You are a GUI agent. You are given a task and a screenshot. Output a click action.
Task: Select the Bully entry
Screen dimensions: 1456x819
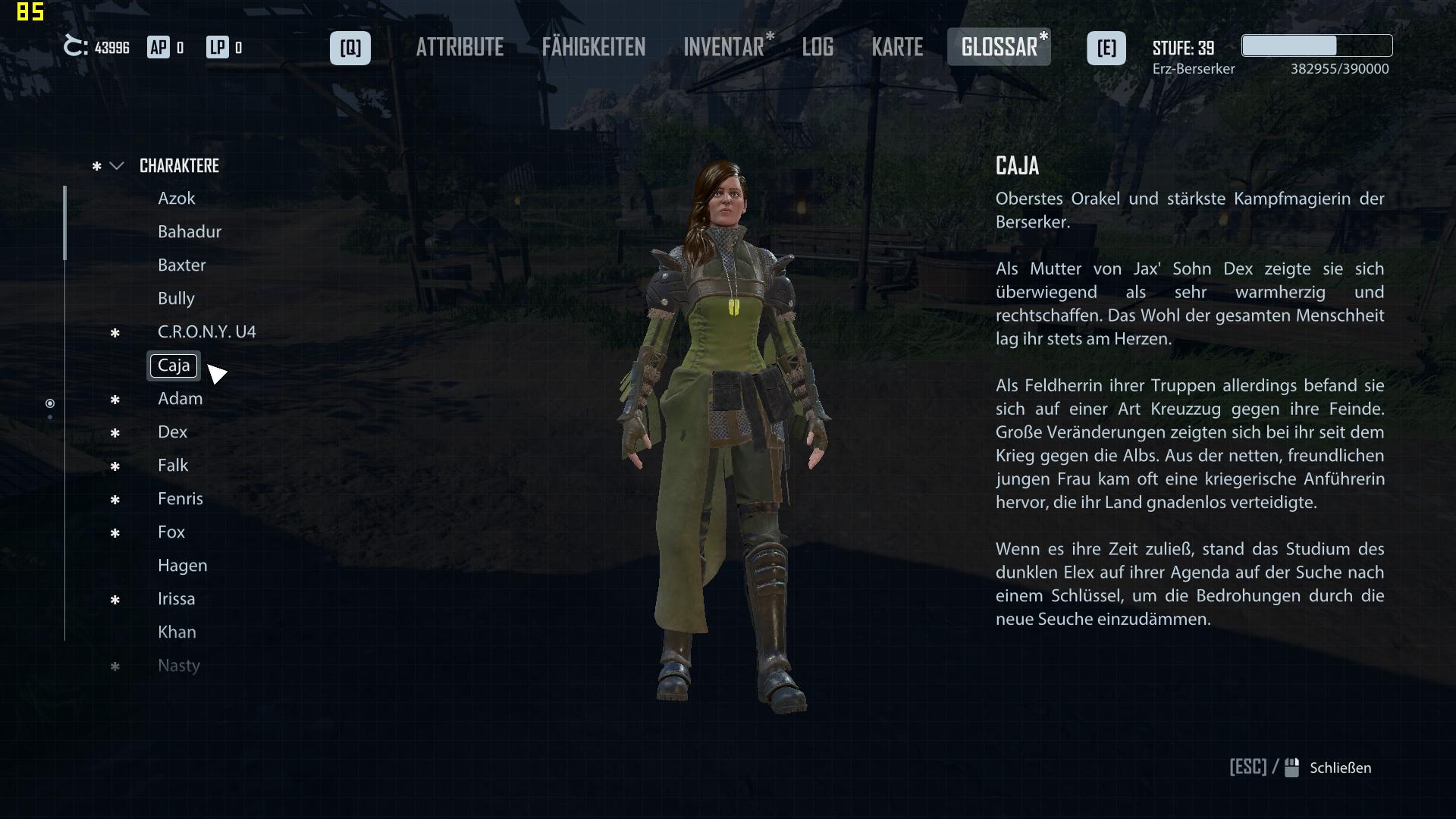(x=176, y=299)
